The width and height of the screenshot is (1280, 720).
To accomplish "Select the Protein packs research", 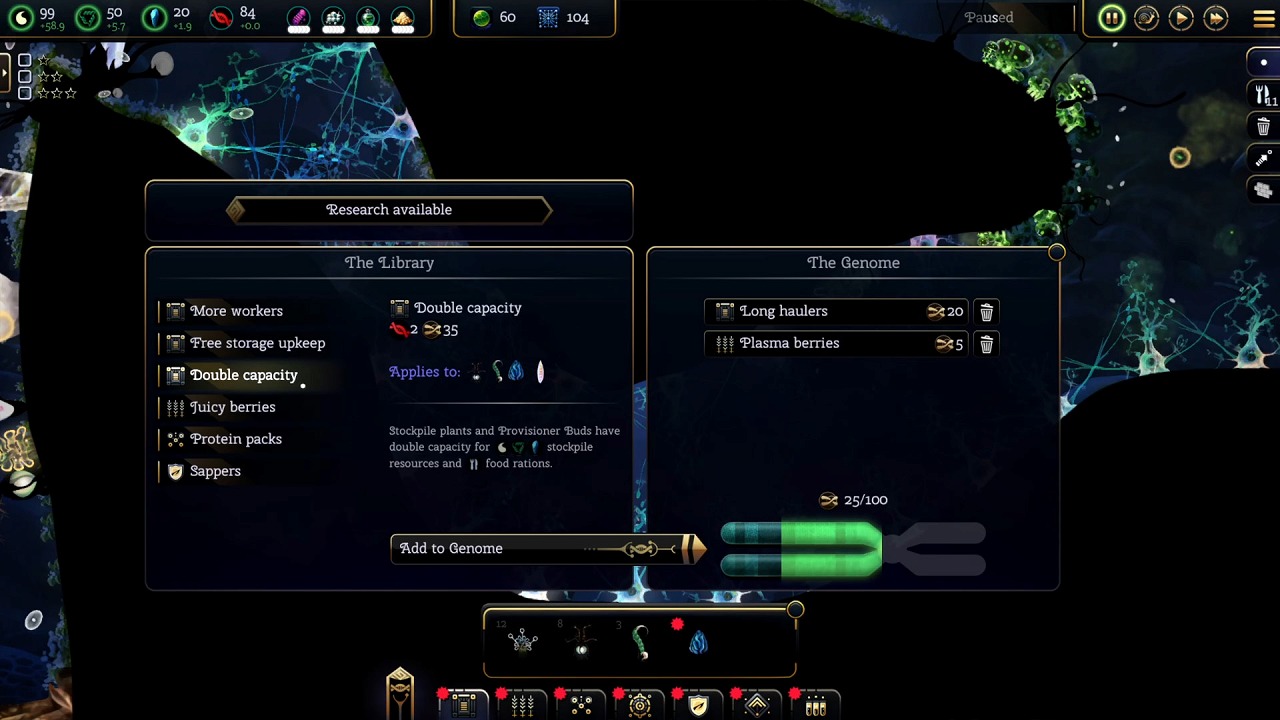I will [x=235, y=439].
